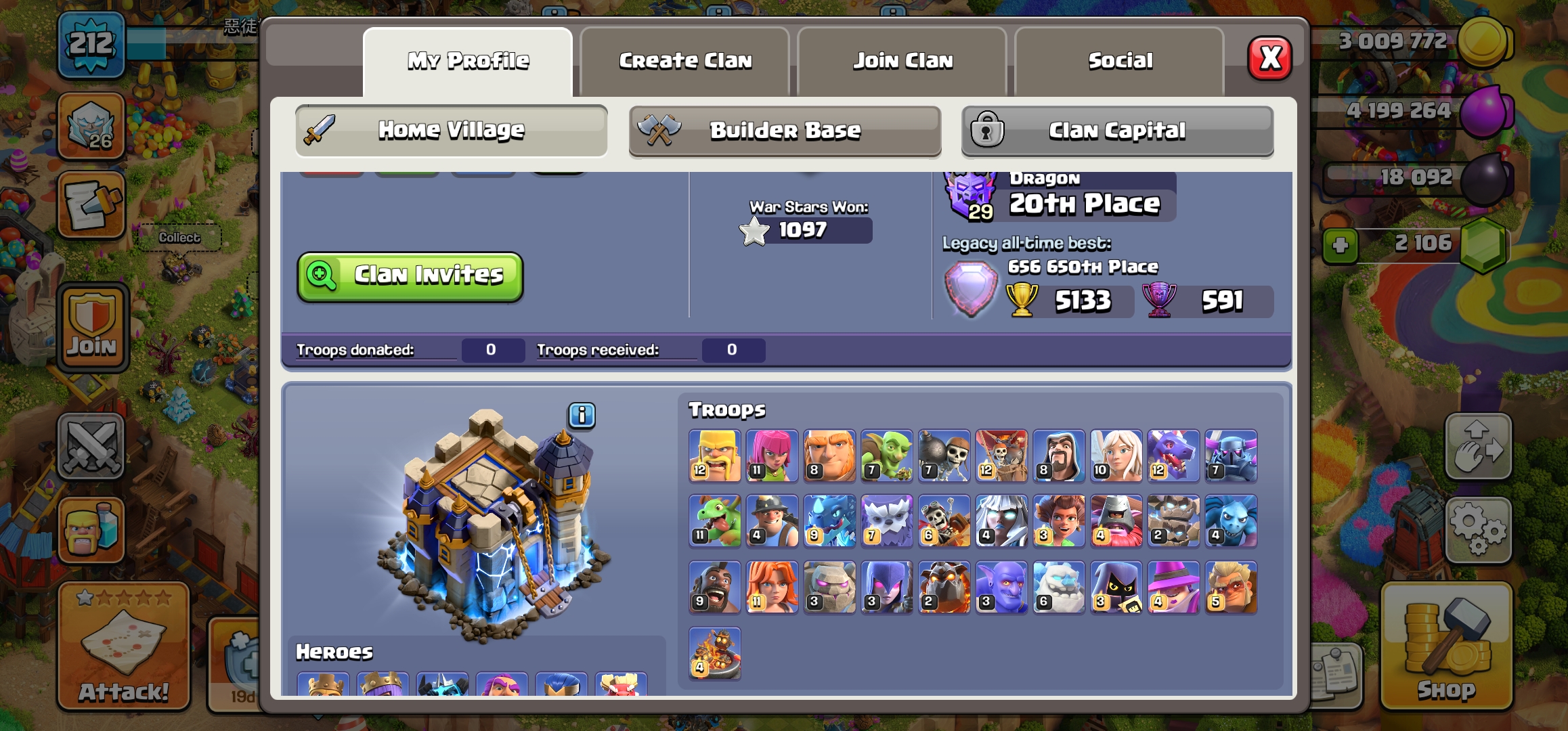
Task: Show the Builder Base profile
Action: coord(785,130)
